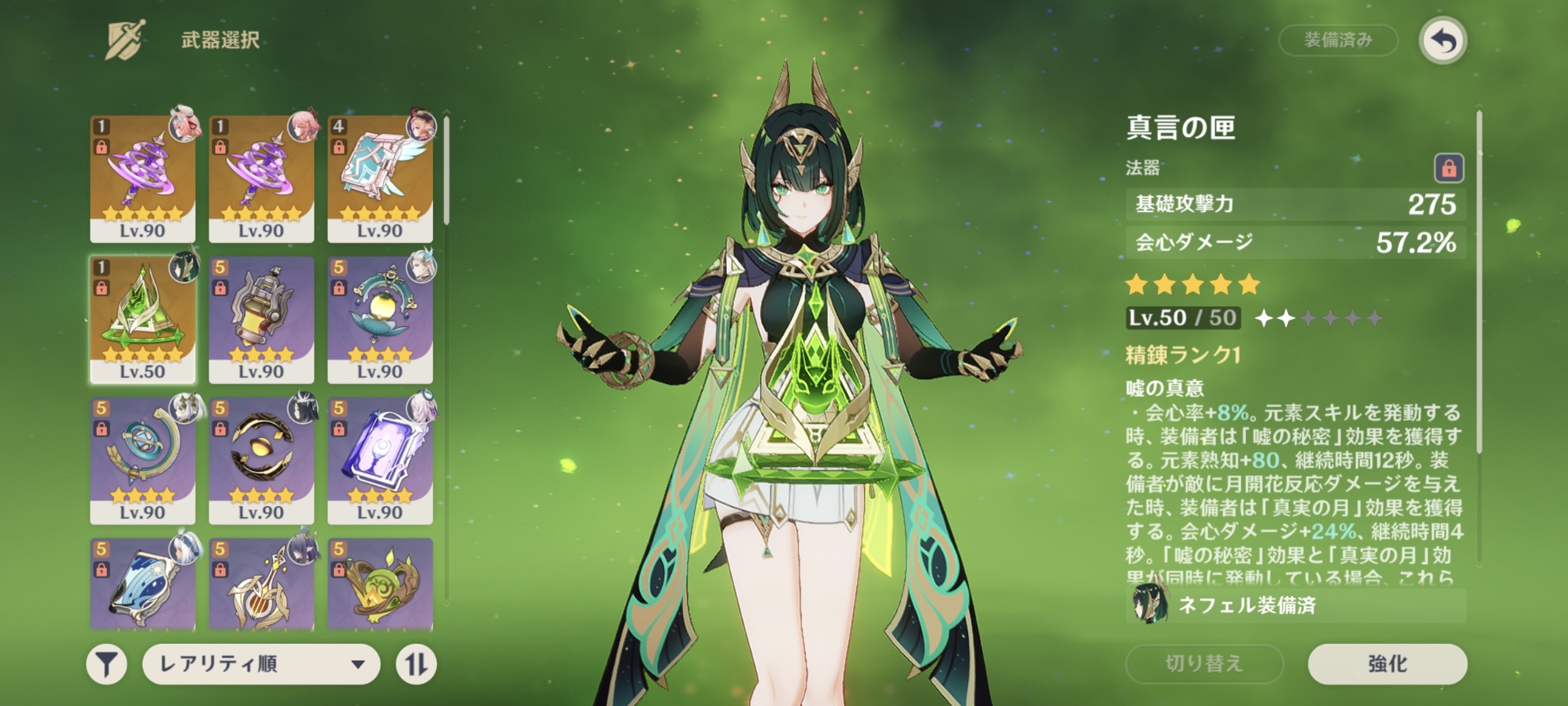Pick the teal crescent with yellow orb catalyst
This screenshot has height=706, width=1568.
click(380, 320)
